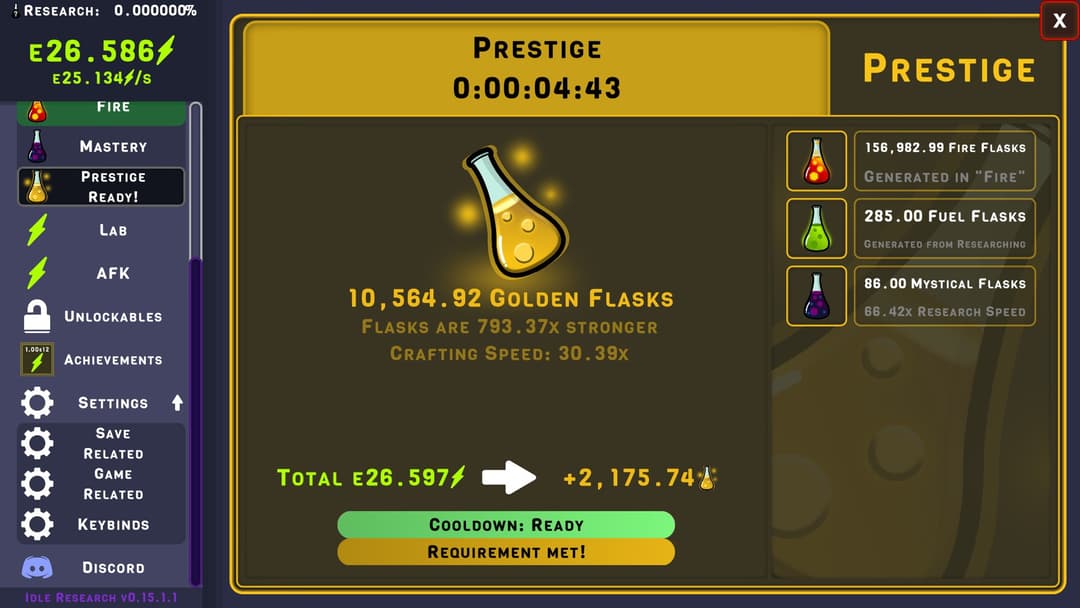Image resolution: width=1080 pixels, height=608 pixels.
Task: Open the AFK menu
Action: click(x=101, y=273)
